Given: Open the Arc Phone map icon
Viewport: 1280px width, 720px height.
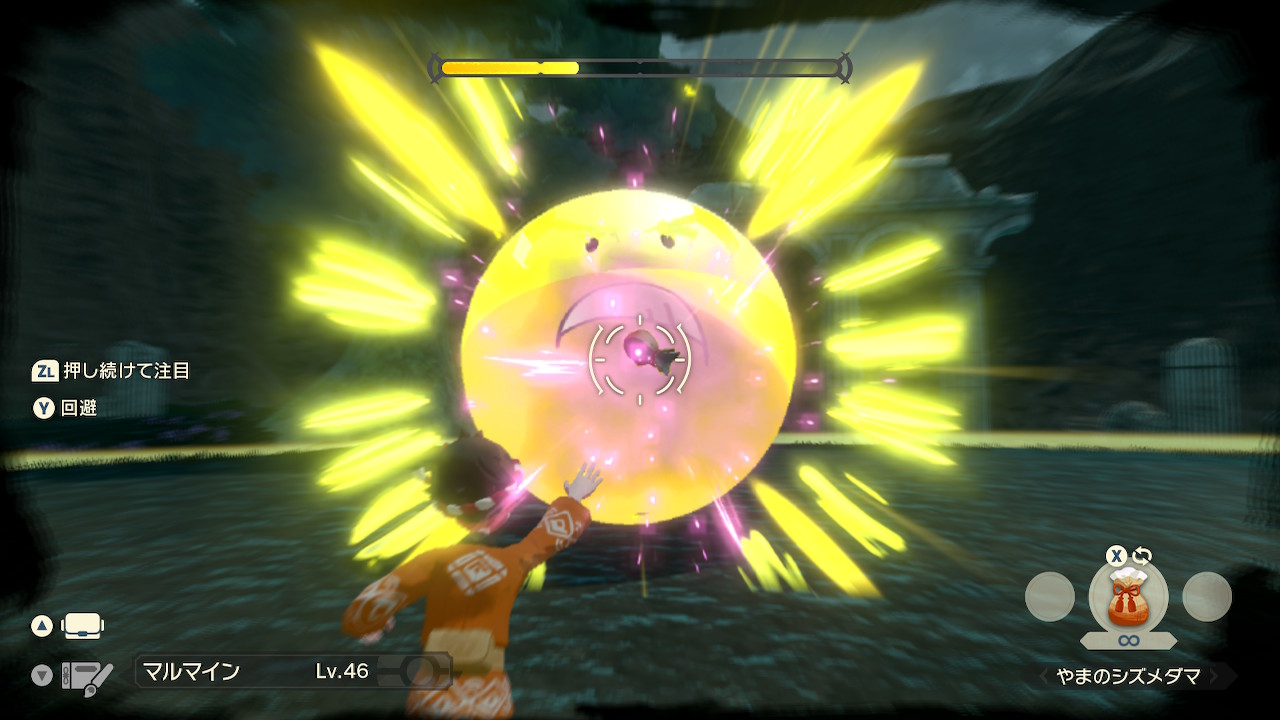Looking at the screenshot, I should tap(83, 627).
